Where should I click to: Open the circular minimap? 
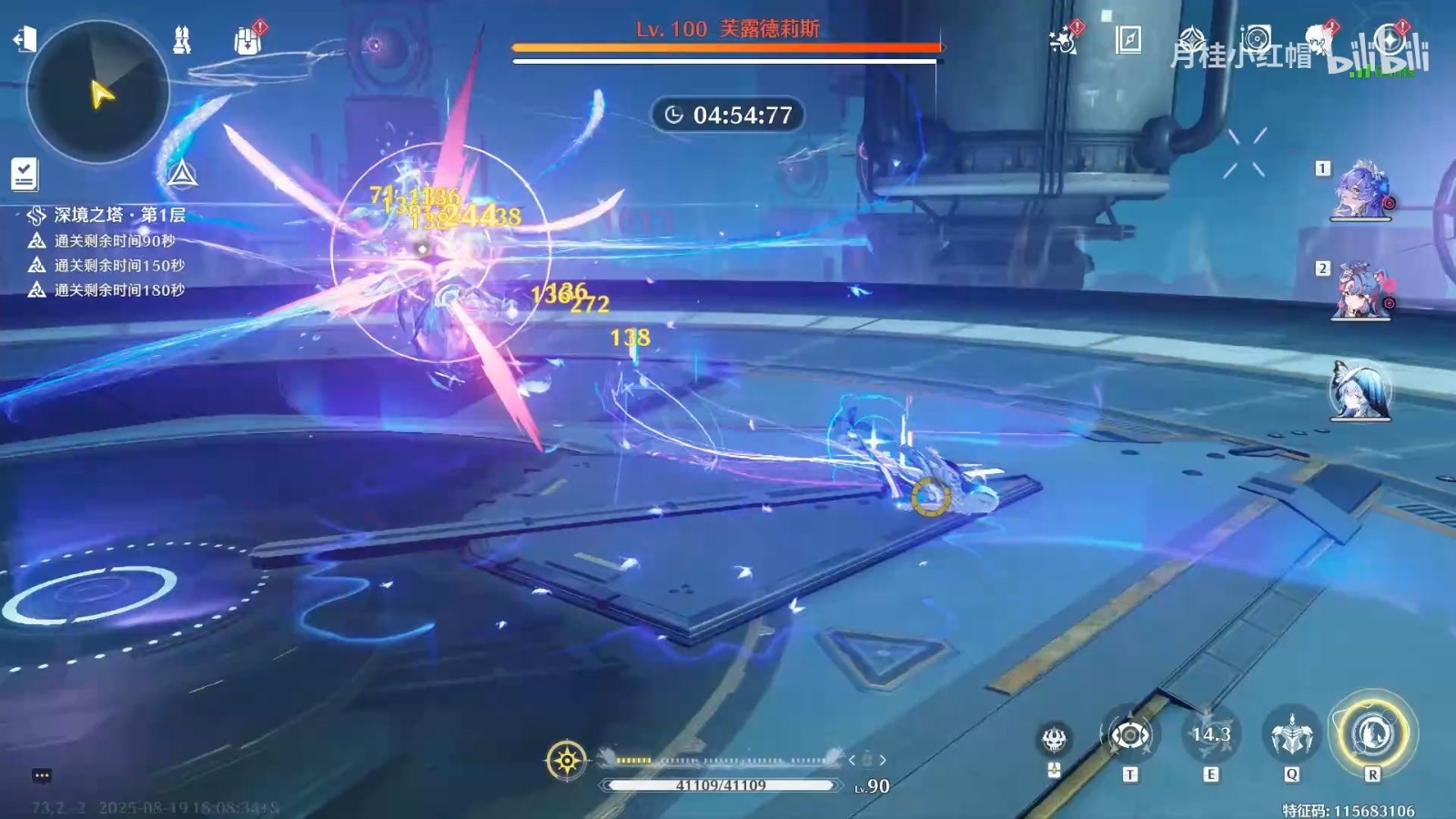click(98, 92)
